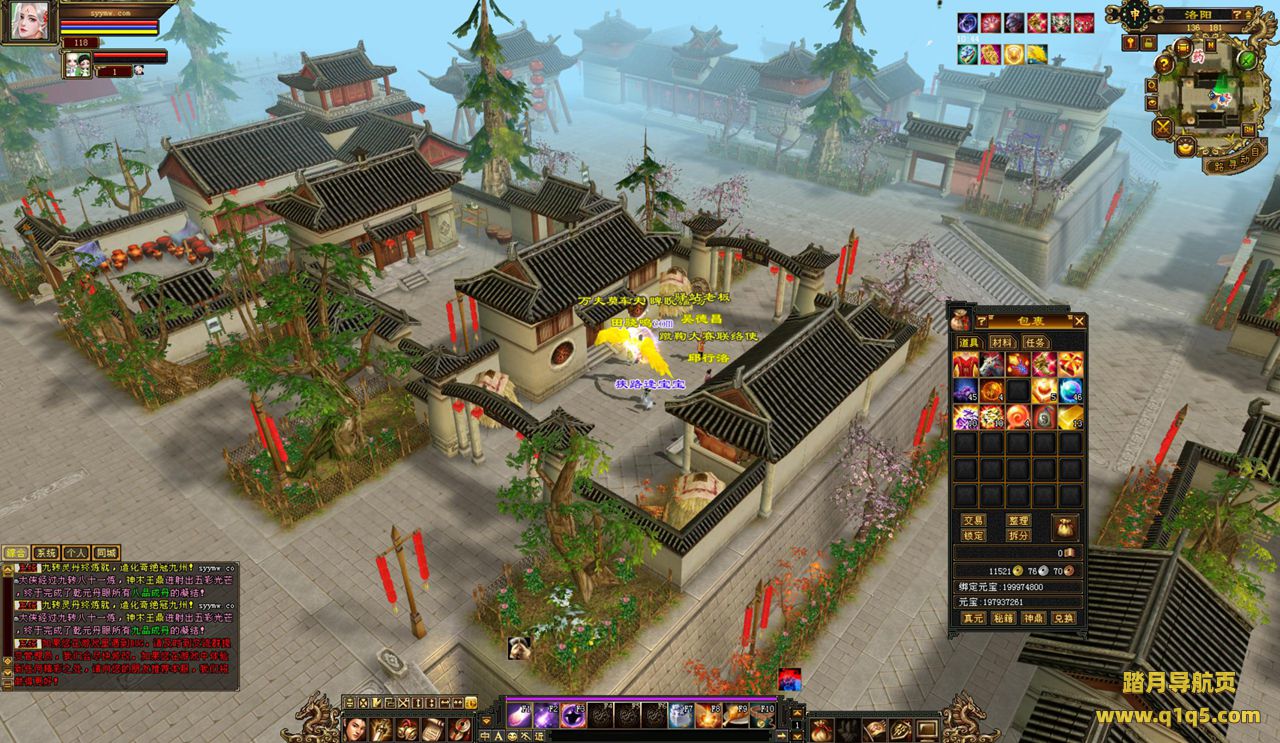Viewport: 1280px width, 743px height.
Task: Close the 包裹 inventory window
Action: pyautogui.click(x=1079, y=321)
